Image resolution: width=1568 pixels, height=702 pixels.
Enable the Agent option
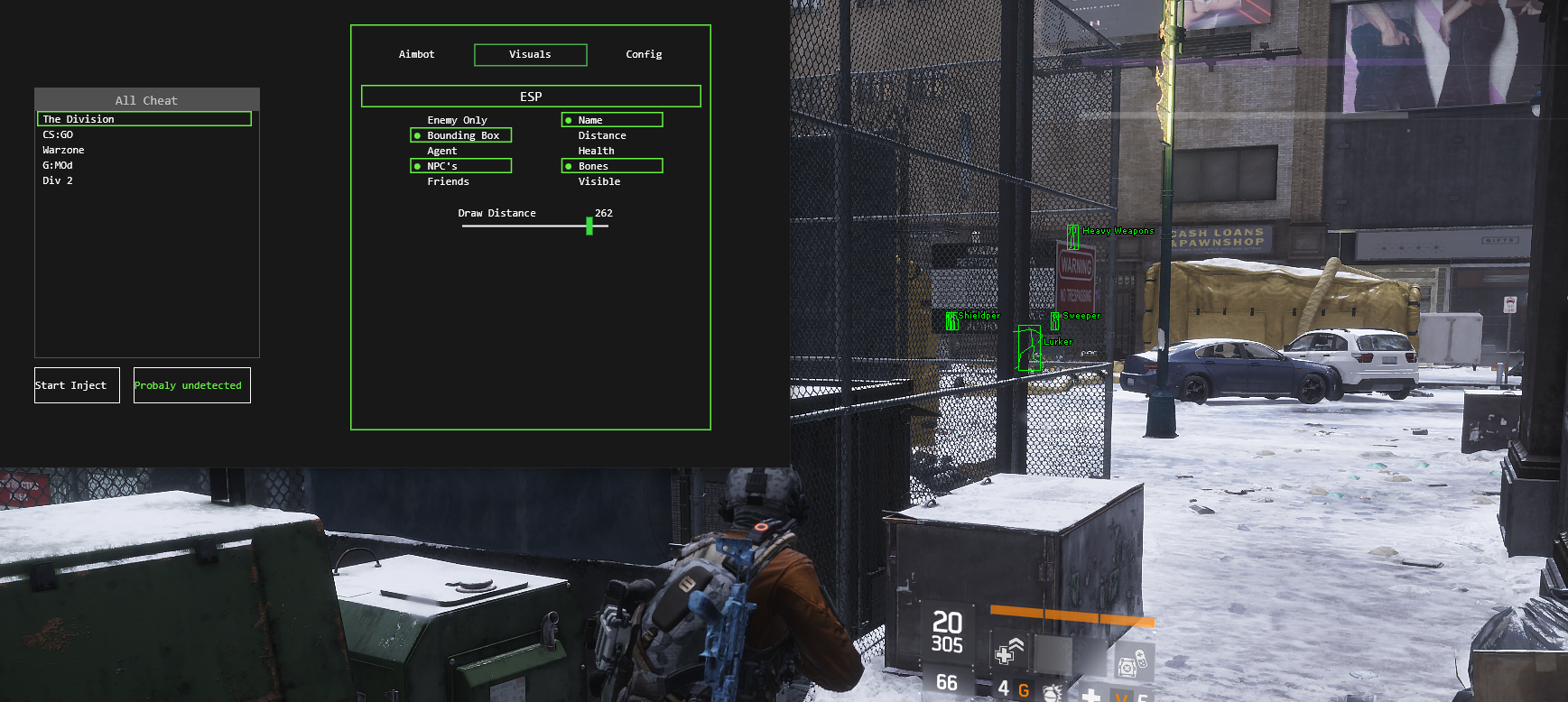pos(442,151)
